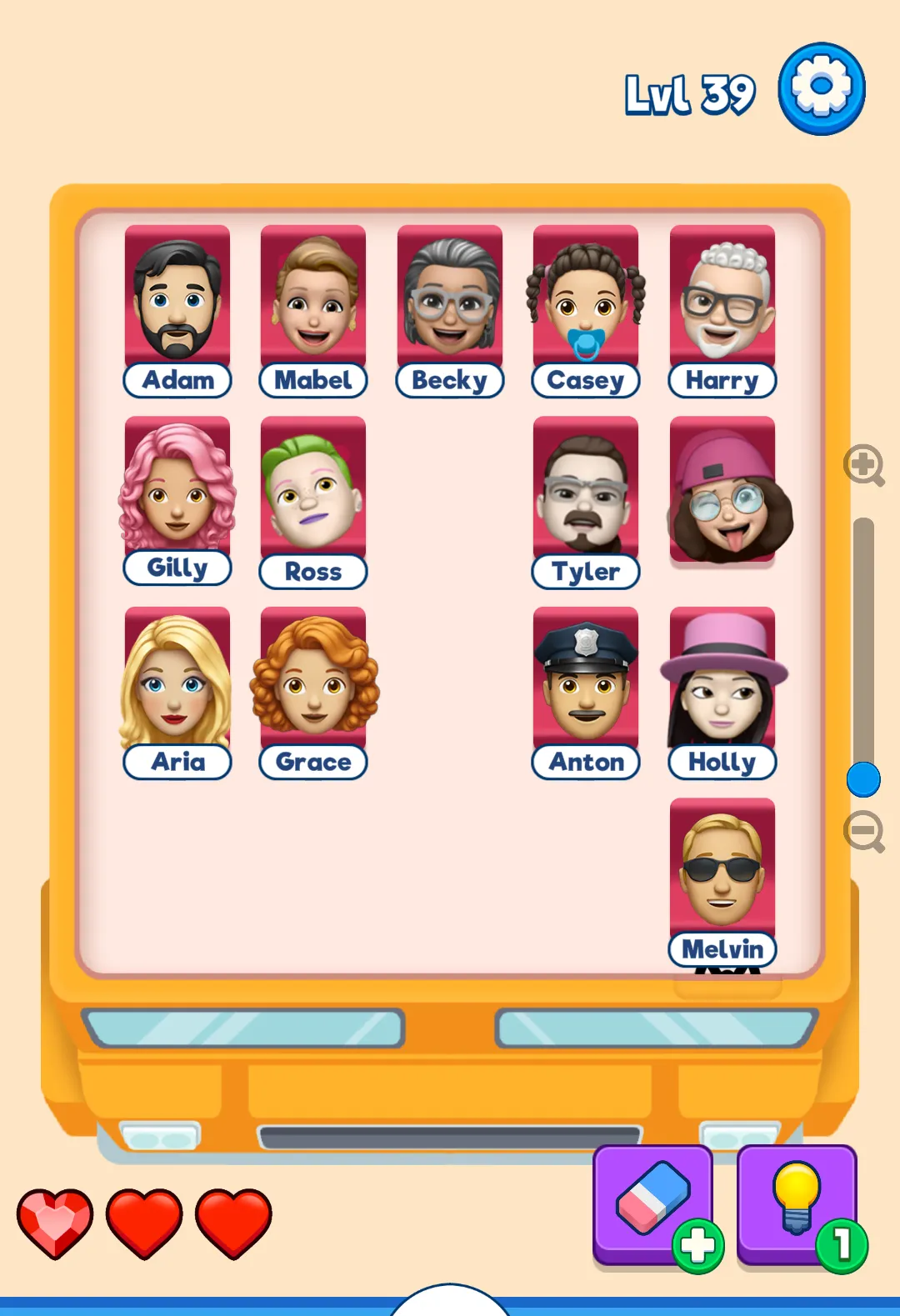Open the settings gear menu
The image size is (900, 1316).
(x=822, y=89)
